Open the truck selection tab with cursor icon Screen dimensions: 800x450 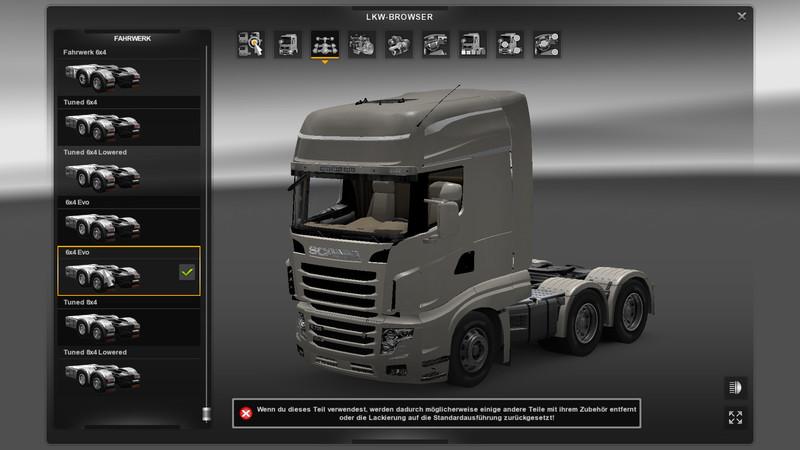click(250, 44)
